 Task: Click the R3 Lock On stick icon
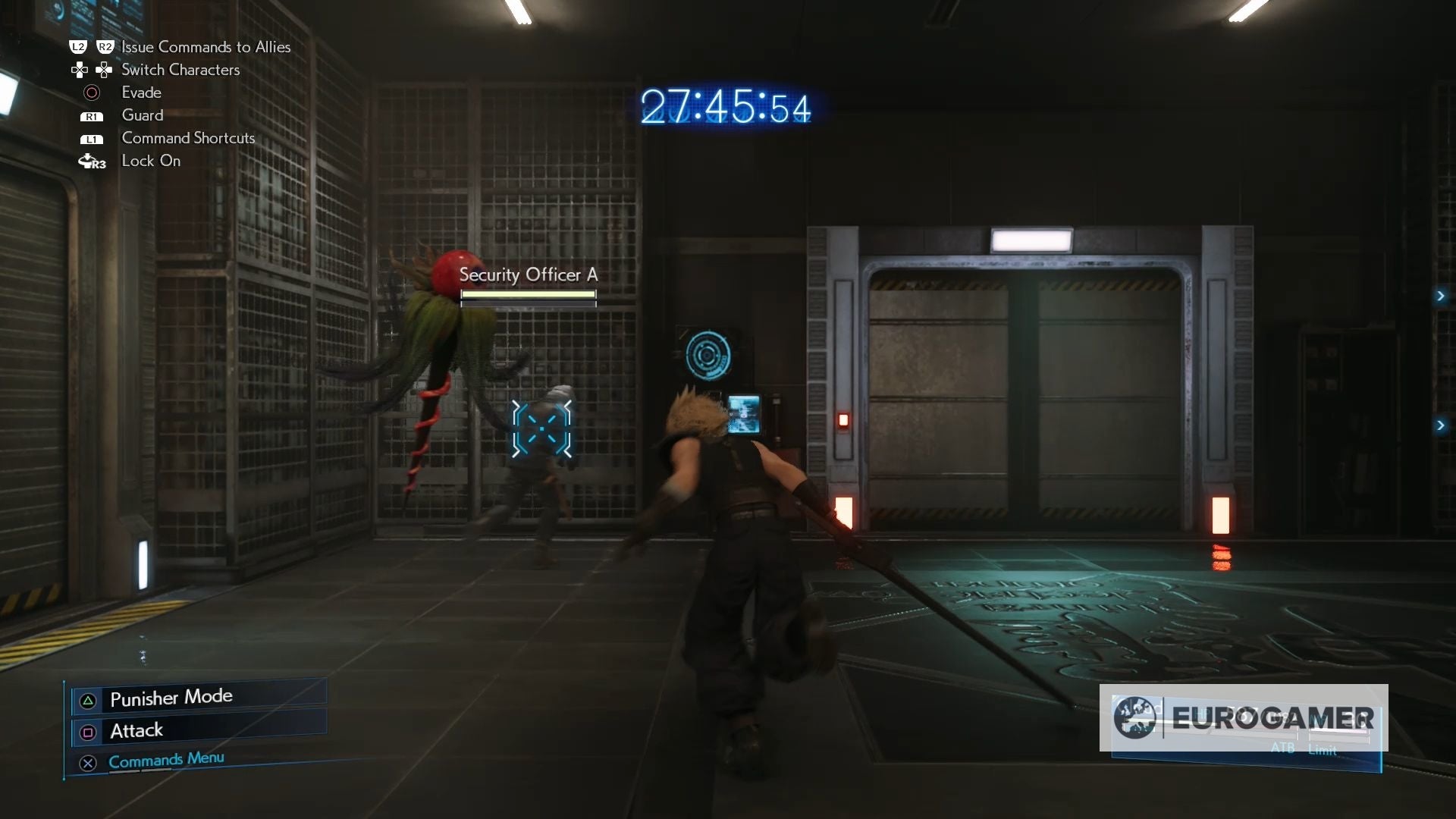[91, 161]
